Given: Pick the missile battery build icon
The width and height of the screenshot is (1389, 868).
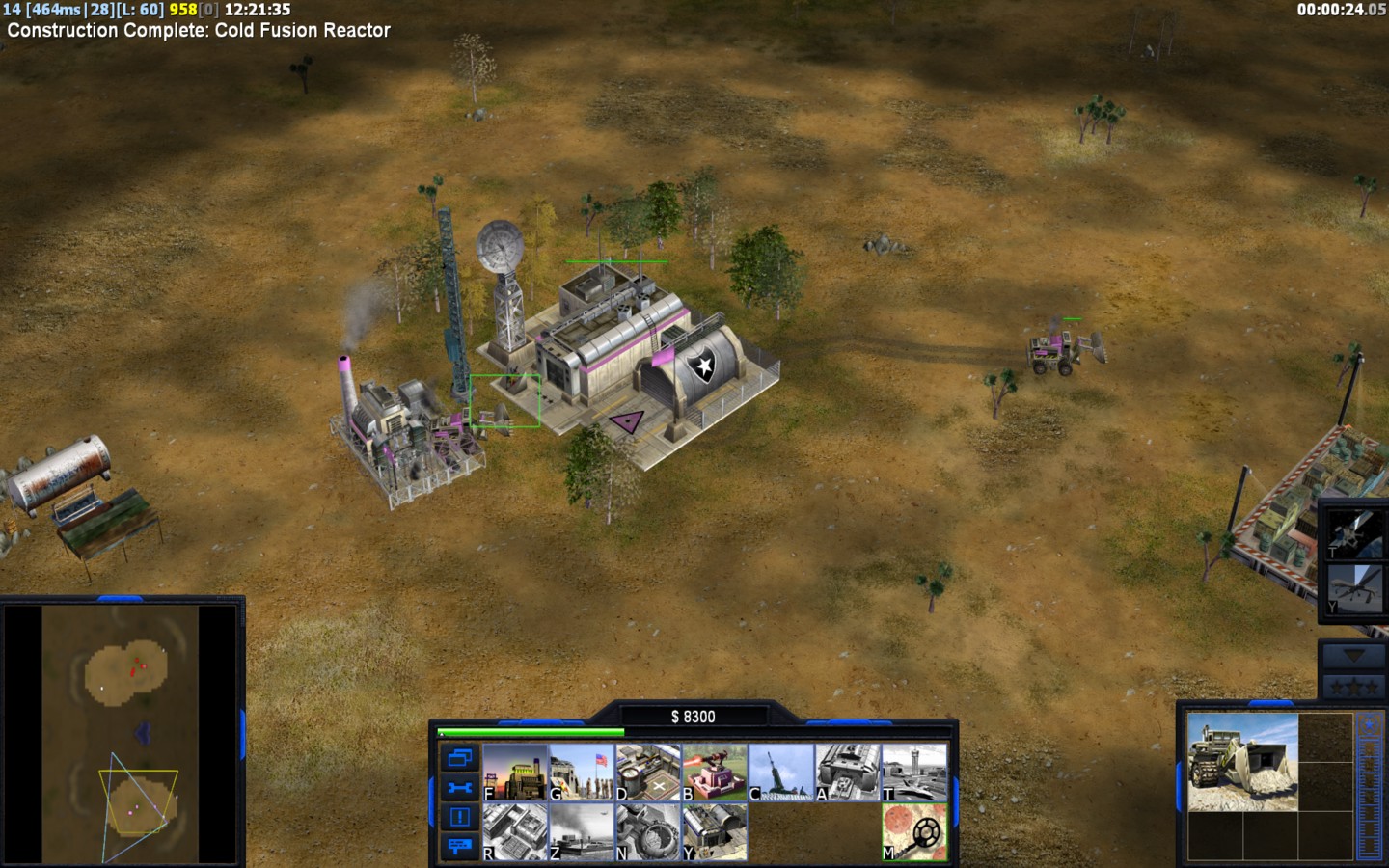Looking at the screenshot, I should click(x=781, y=771).
